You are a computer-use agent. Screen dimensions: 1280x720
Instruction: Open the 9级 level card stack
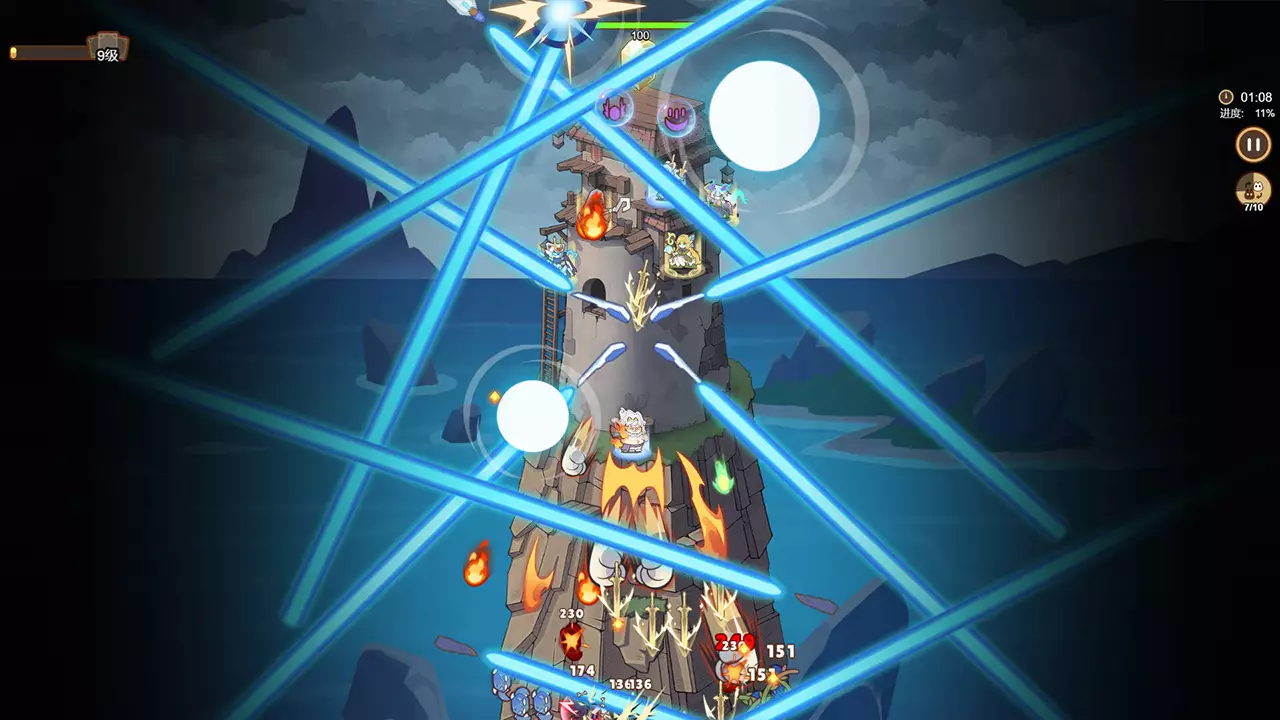pos(108,45)
